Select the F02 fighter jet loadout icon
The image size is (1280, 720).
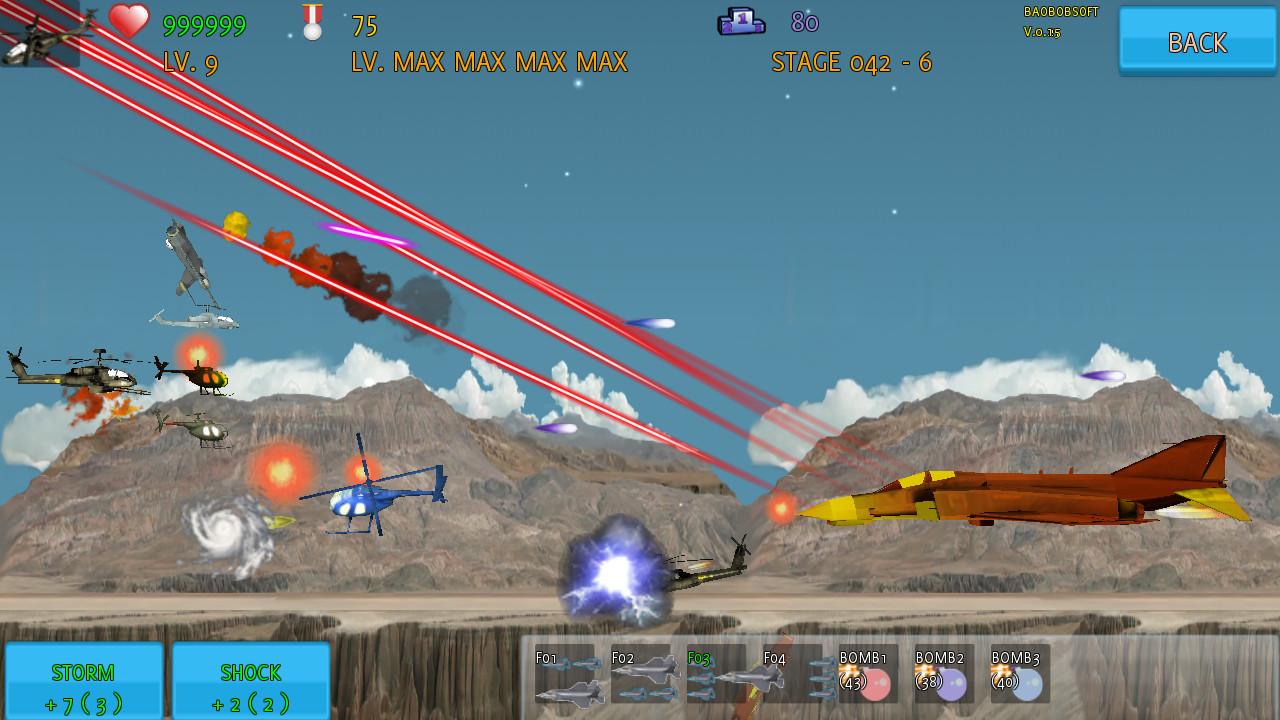point(644,675)
